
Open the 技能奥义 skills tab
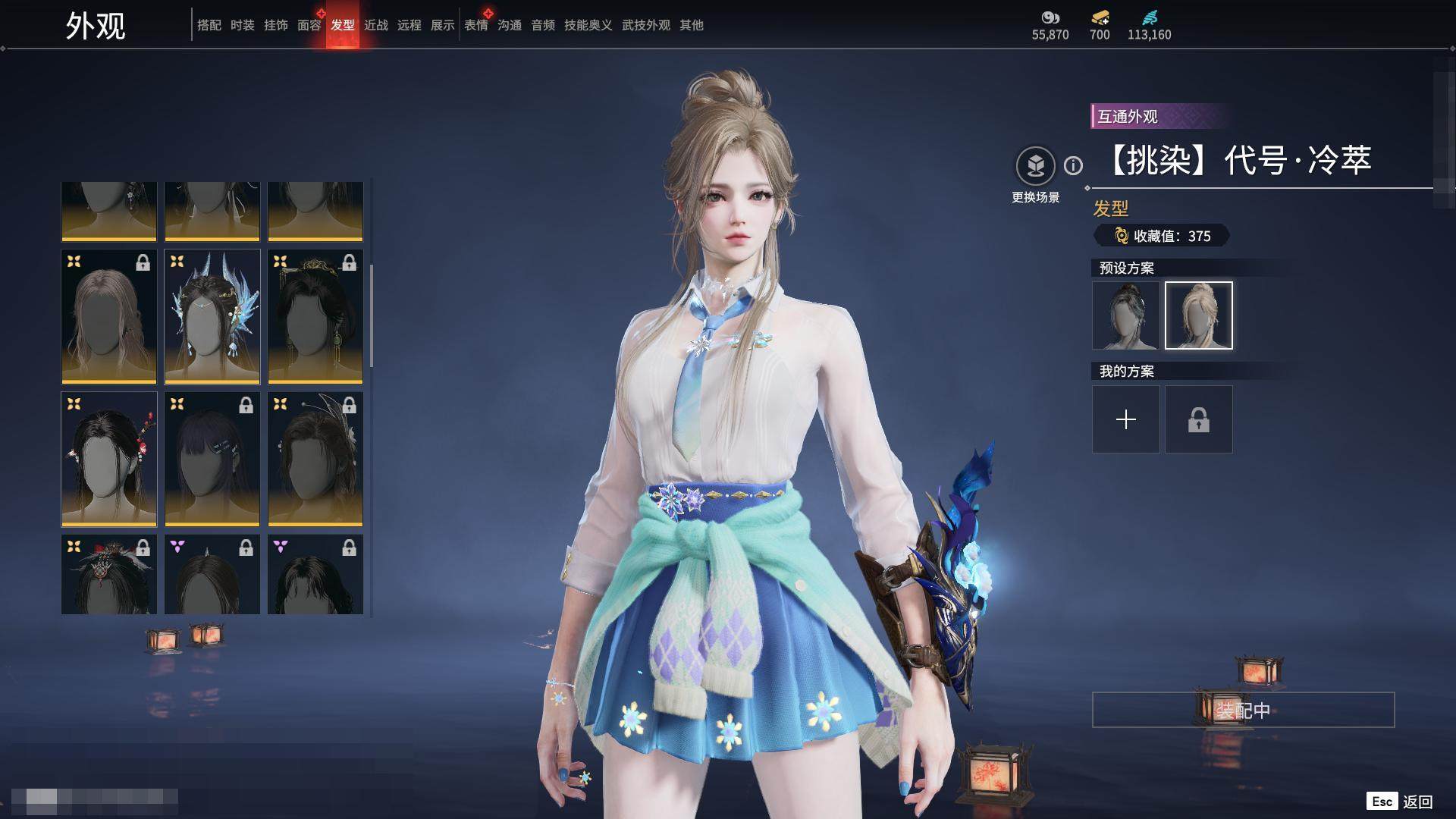tap(588, 25)
